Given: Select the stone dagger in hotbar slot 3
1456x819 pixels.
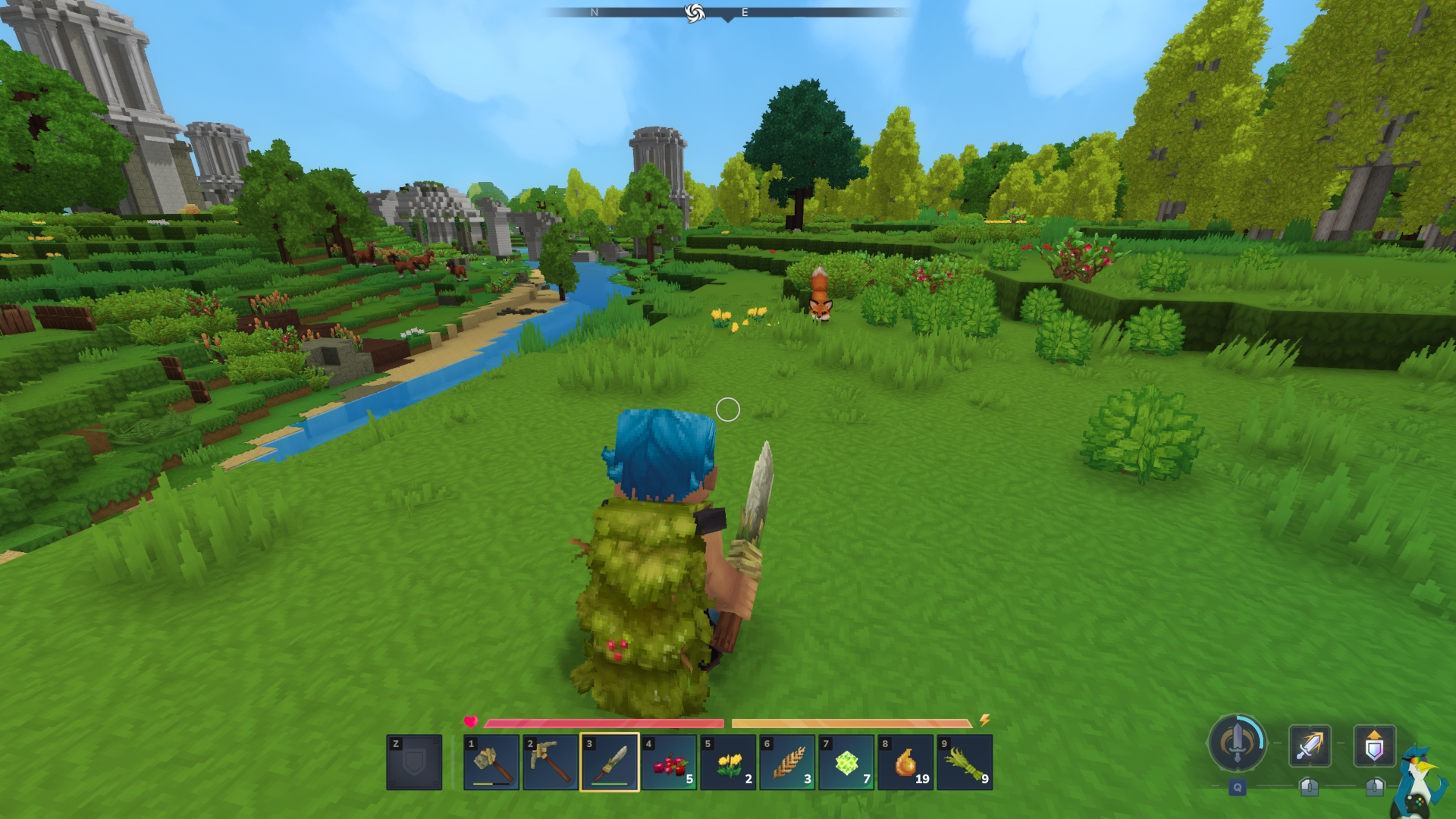Looking at the screenshot, I should (610, 762).
